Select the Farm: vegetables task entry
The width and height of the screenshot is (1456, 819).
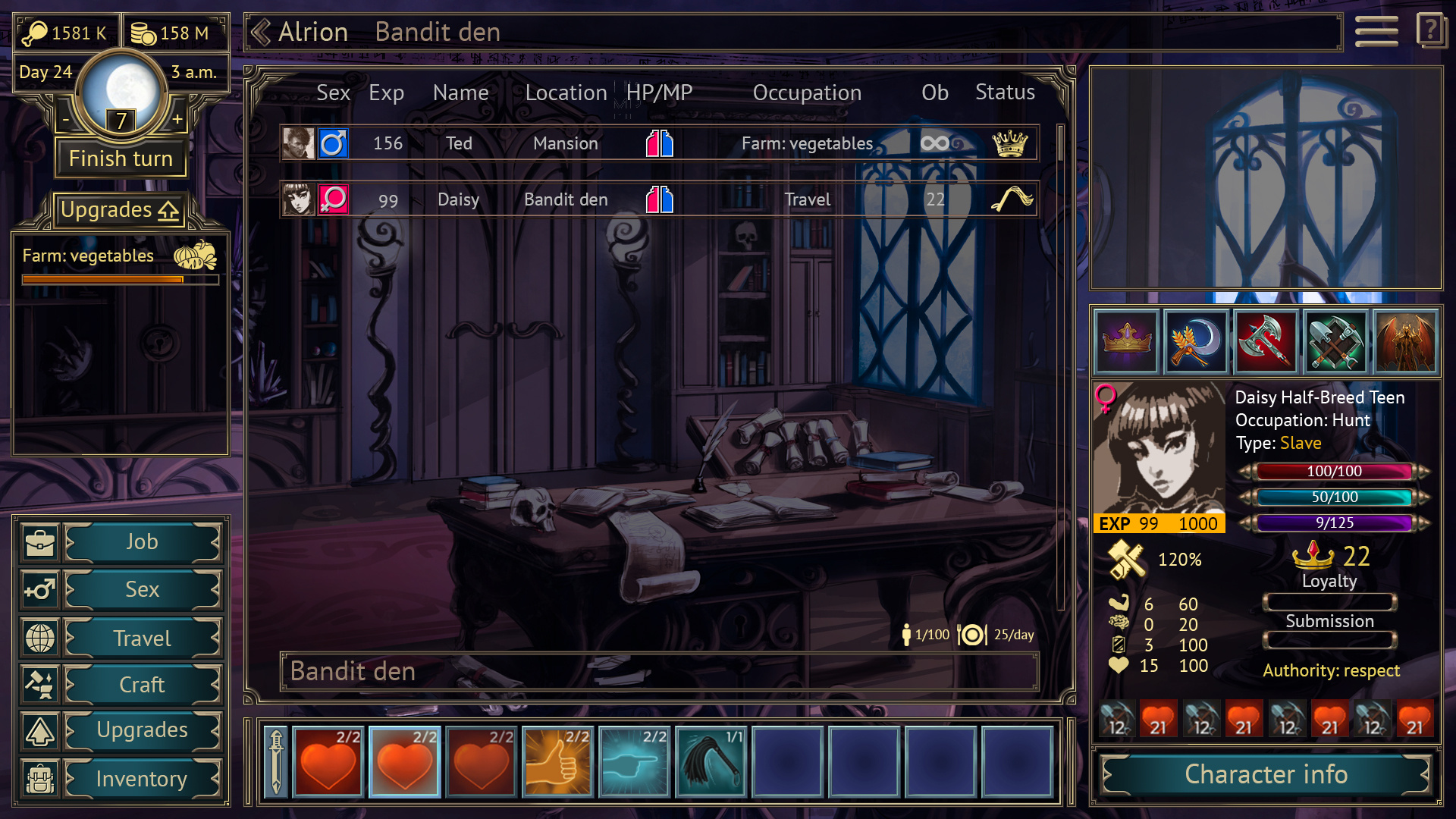click(x=120, y=263)
